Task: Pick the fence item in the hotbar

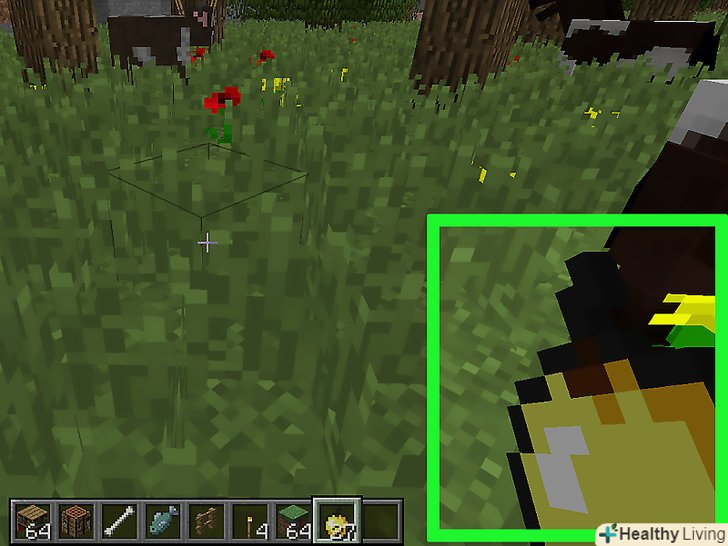Action: click(207, 519)
